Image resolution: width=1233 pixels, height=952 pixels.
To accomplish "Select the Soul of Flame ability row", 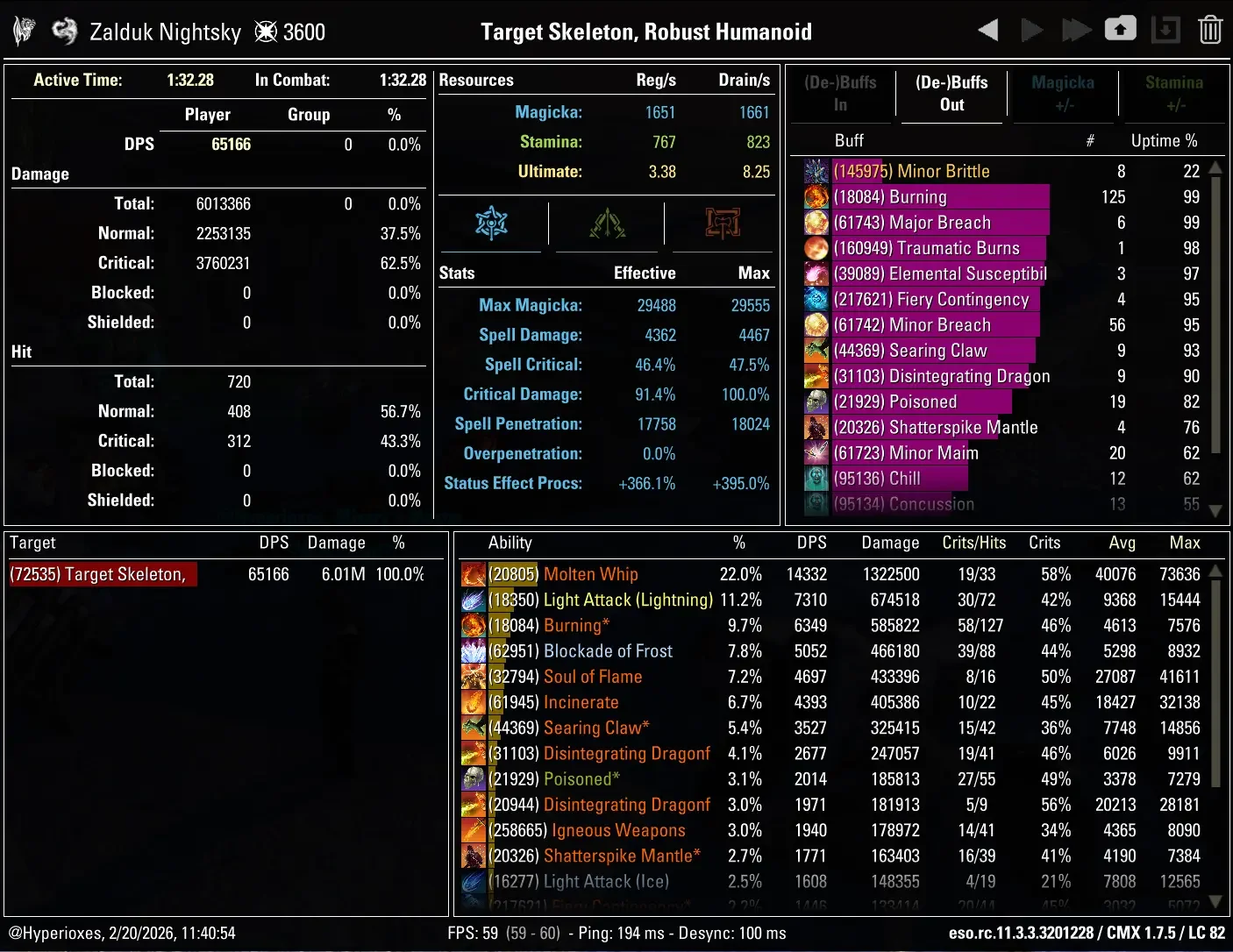I will click(x=593, y=677).
